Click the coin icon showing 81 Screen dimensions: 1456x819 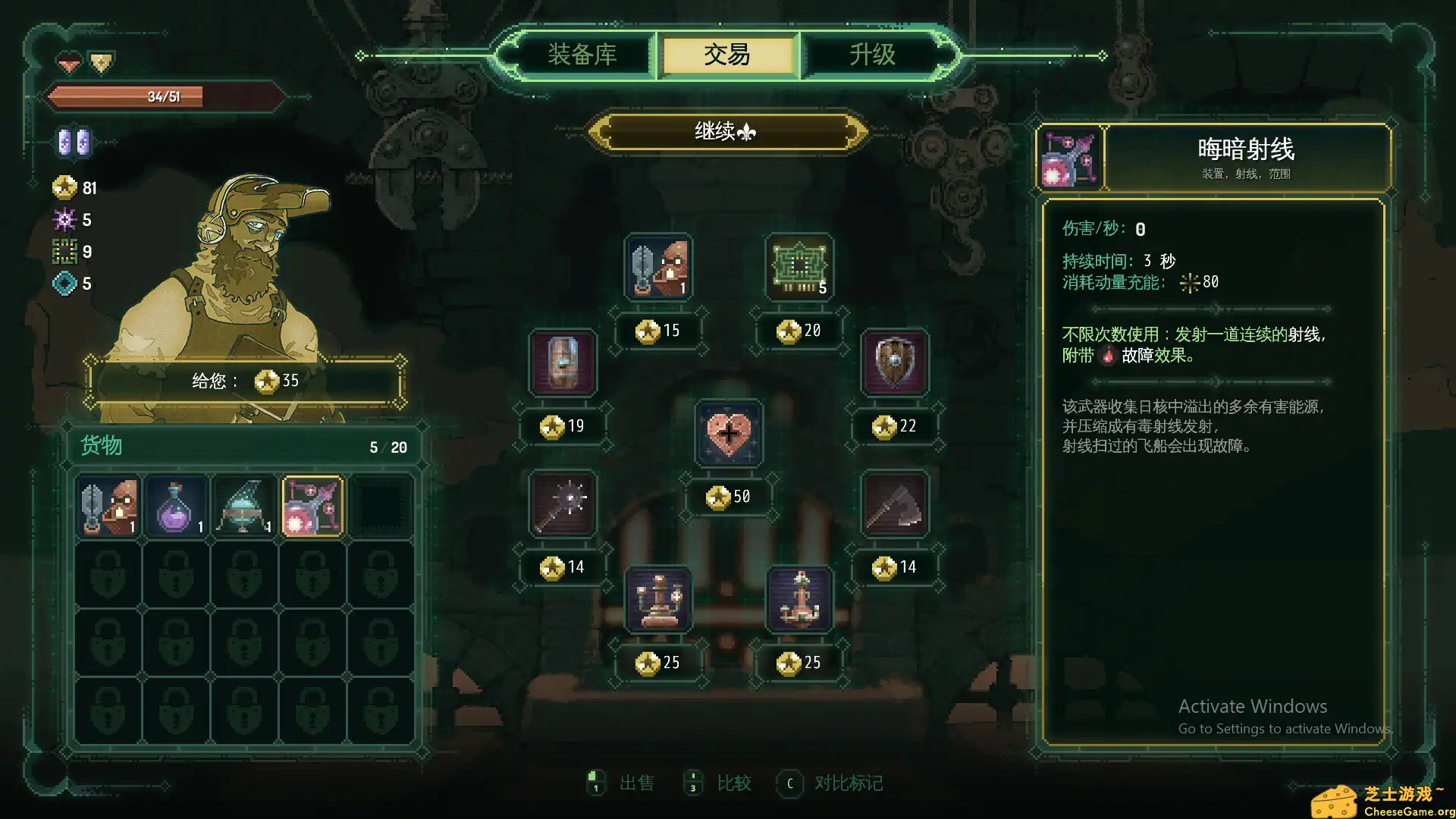tap(64, 188)
